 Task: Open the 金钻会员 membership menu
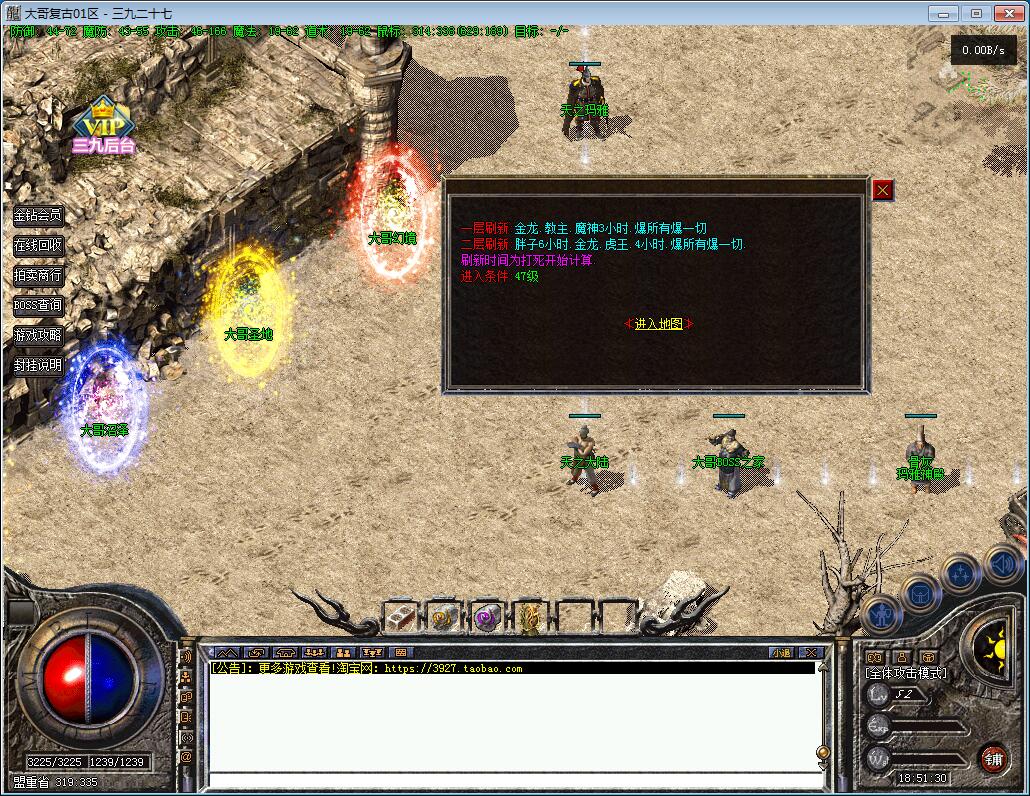(38, 215)
